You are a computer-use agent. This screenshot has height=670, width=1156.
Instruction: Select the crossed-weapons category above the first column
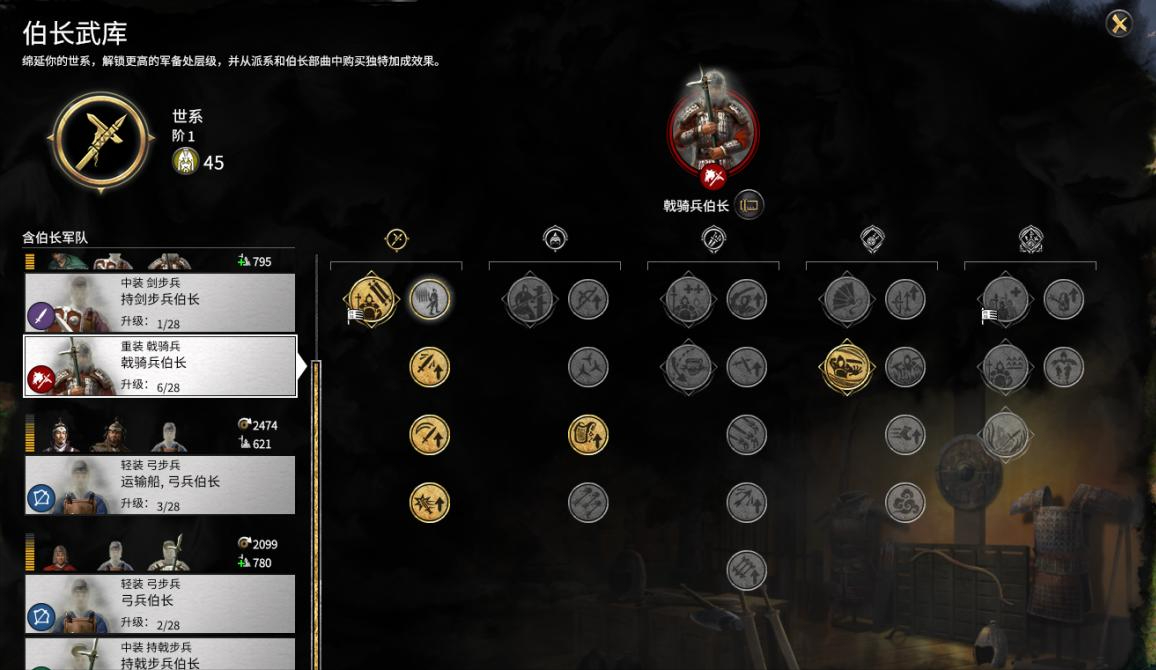[x=397, y=239]
